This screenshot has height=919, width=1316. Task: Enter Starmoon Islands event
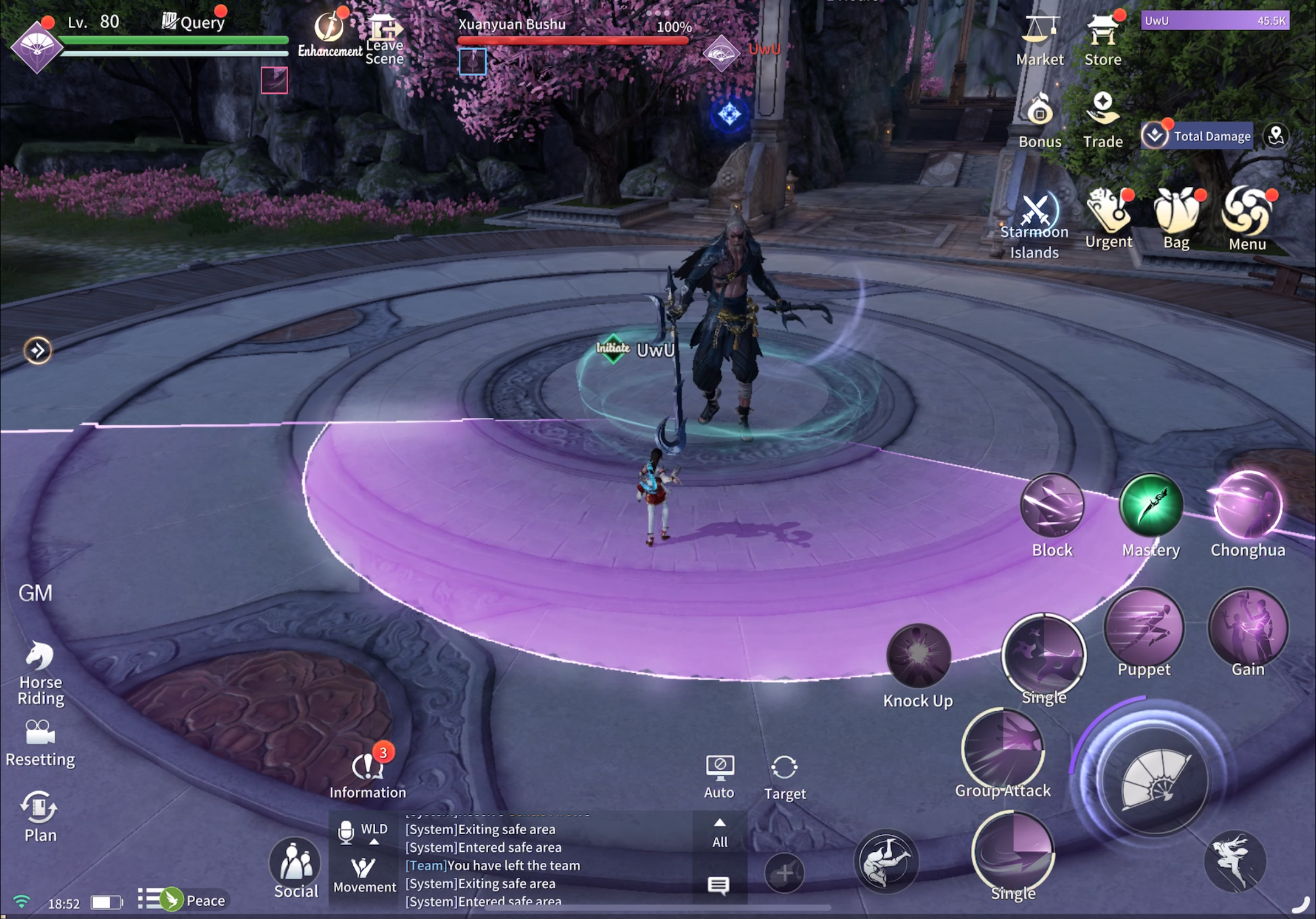1034,215
